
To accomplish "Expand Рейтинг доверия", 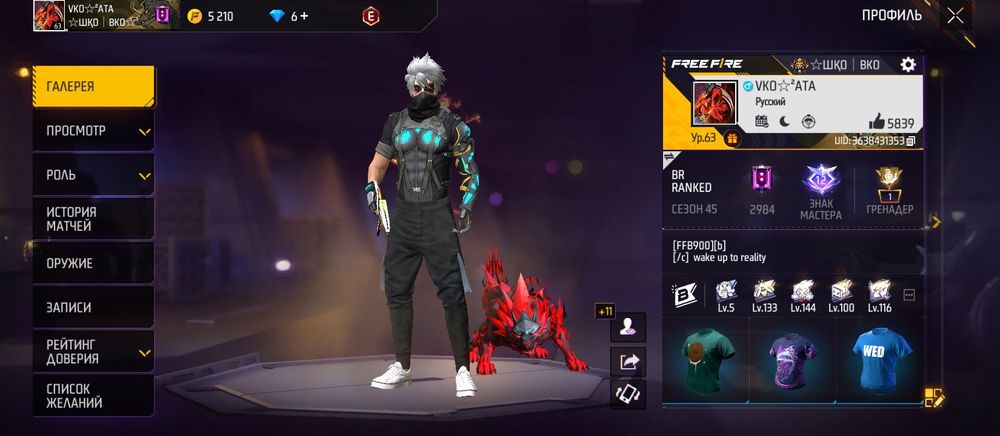I will point(92,351).
